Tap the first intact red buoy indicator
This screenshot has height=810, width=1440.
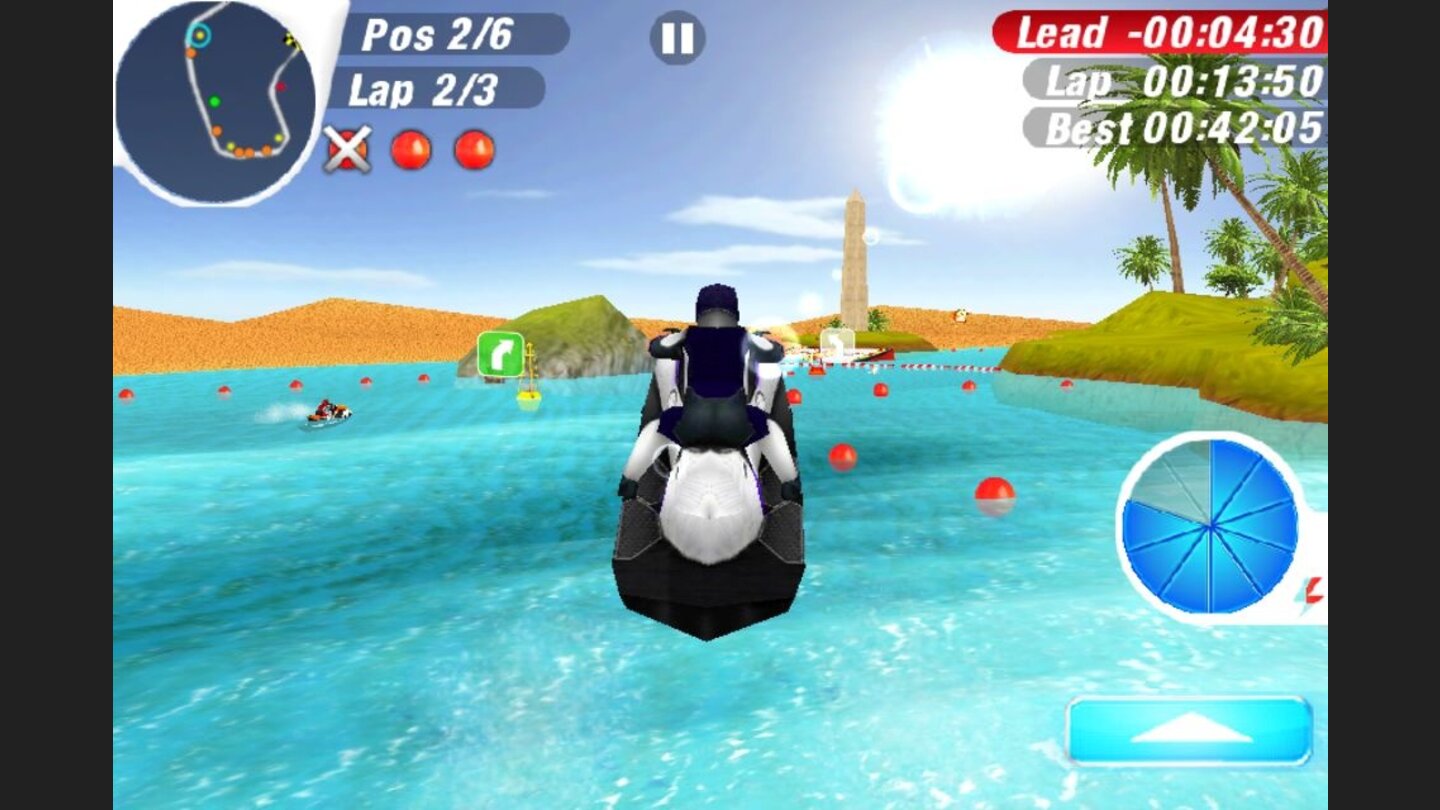tap(408, 150)
